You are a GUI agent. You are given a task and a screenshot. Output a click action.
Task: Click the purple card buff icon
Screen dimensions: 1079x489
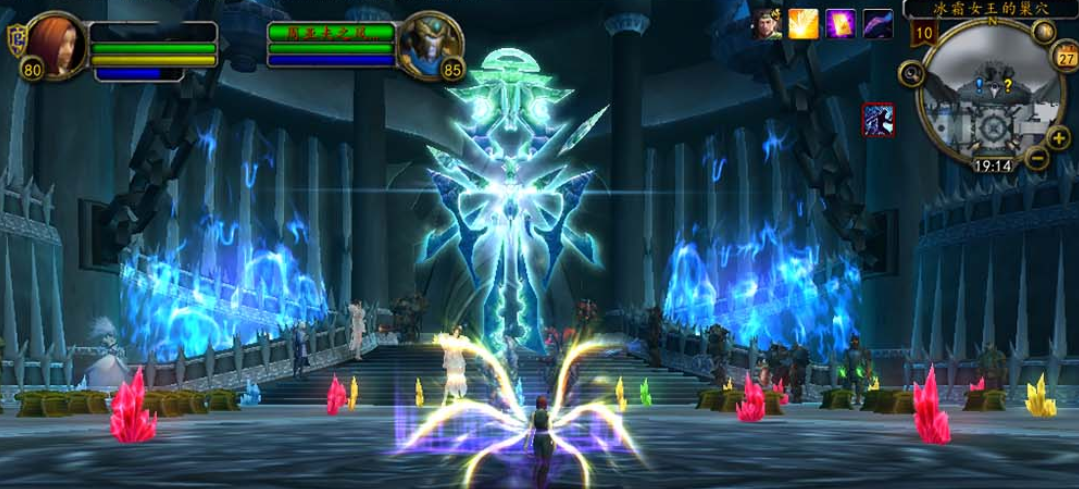point(840,23)
